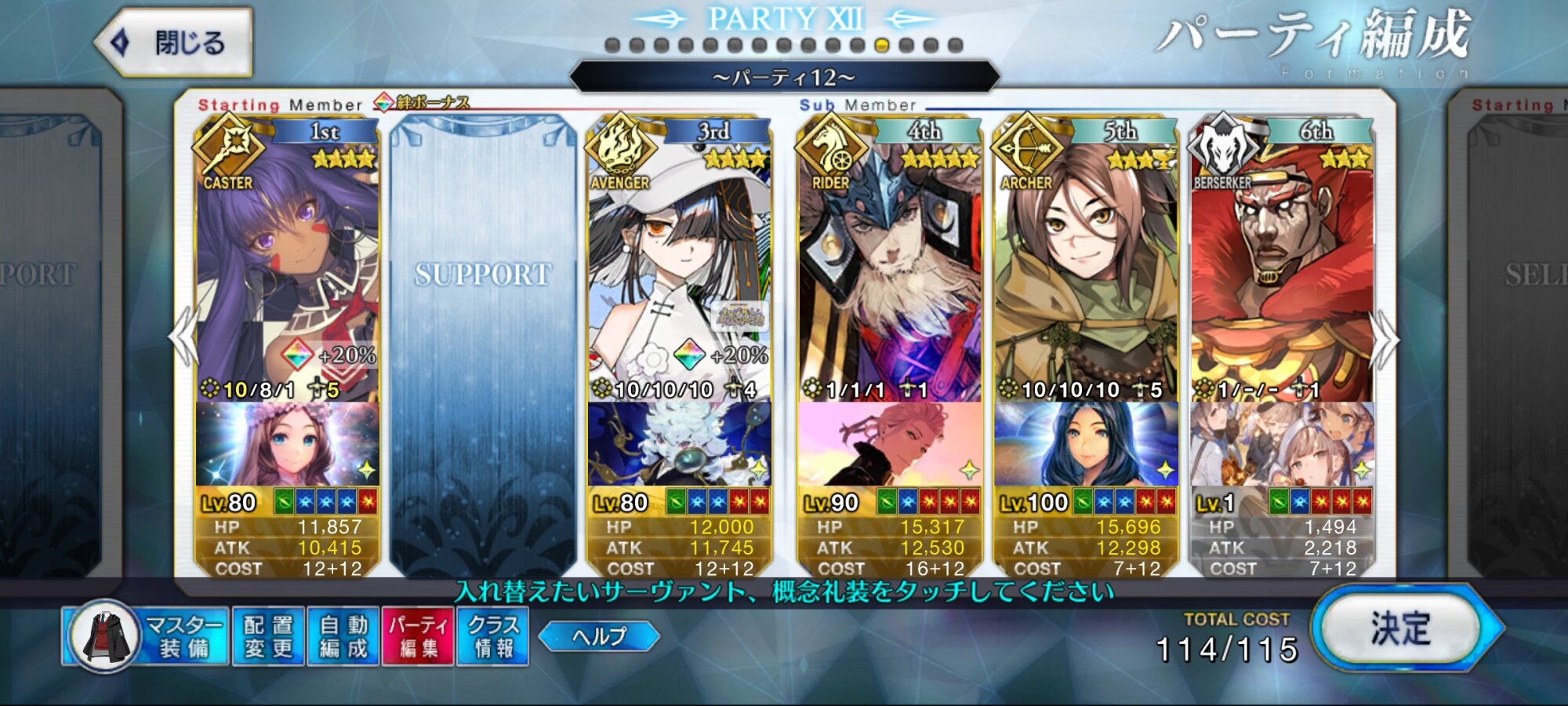This screenshot has height=706, width=1568.
Task: Open the ヘルプ help button
Action: (599, 636)
